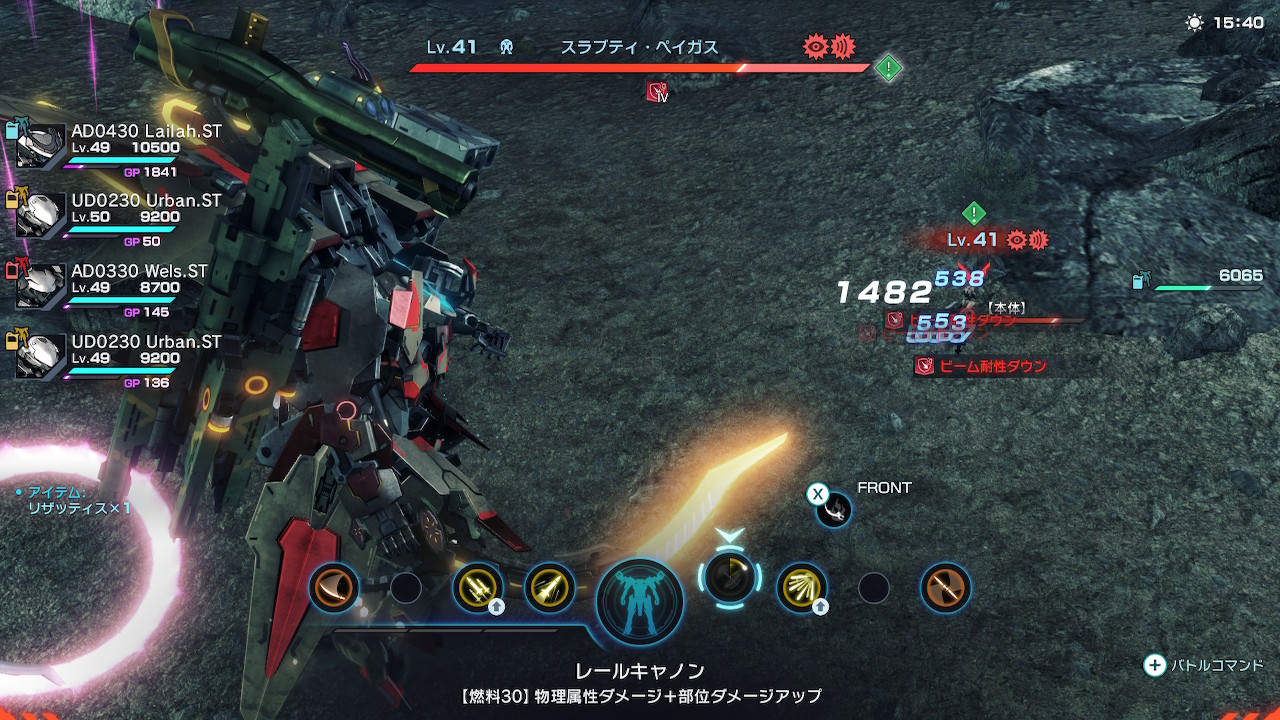Select the Lailah.ST party member portrait

tap(41, 145)
